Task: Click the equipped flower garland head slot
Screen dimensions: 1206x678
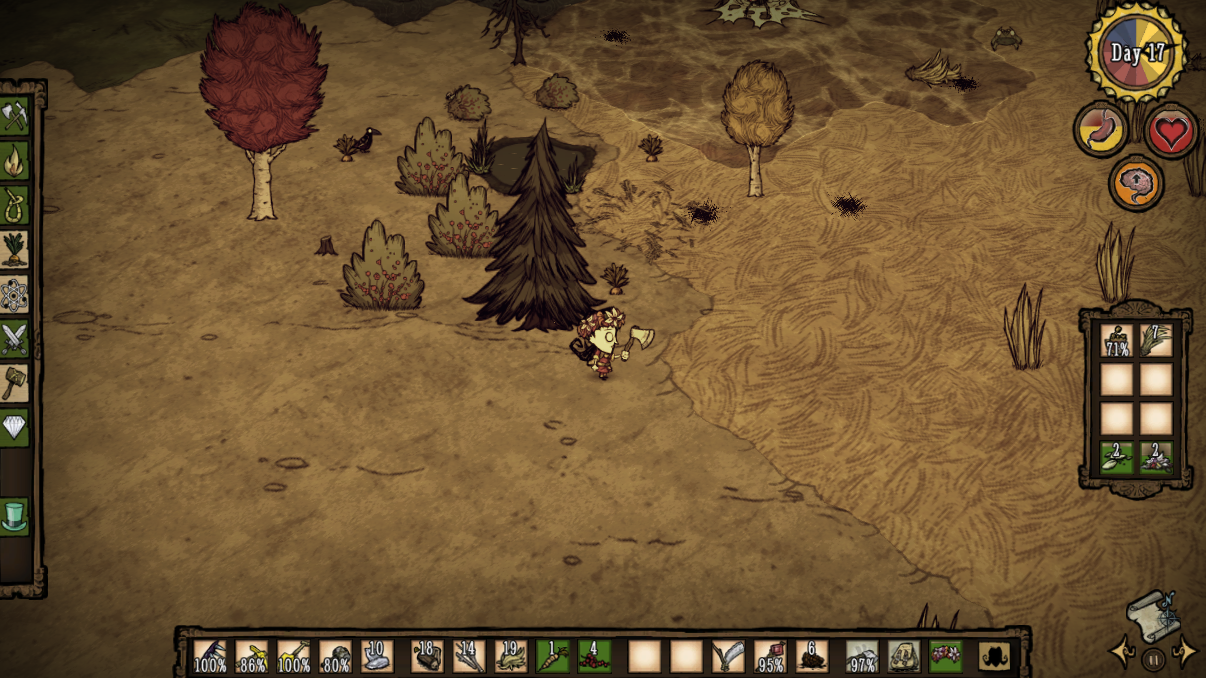Action: 945,656
